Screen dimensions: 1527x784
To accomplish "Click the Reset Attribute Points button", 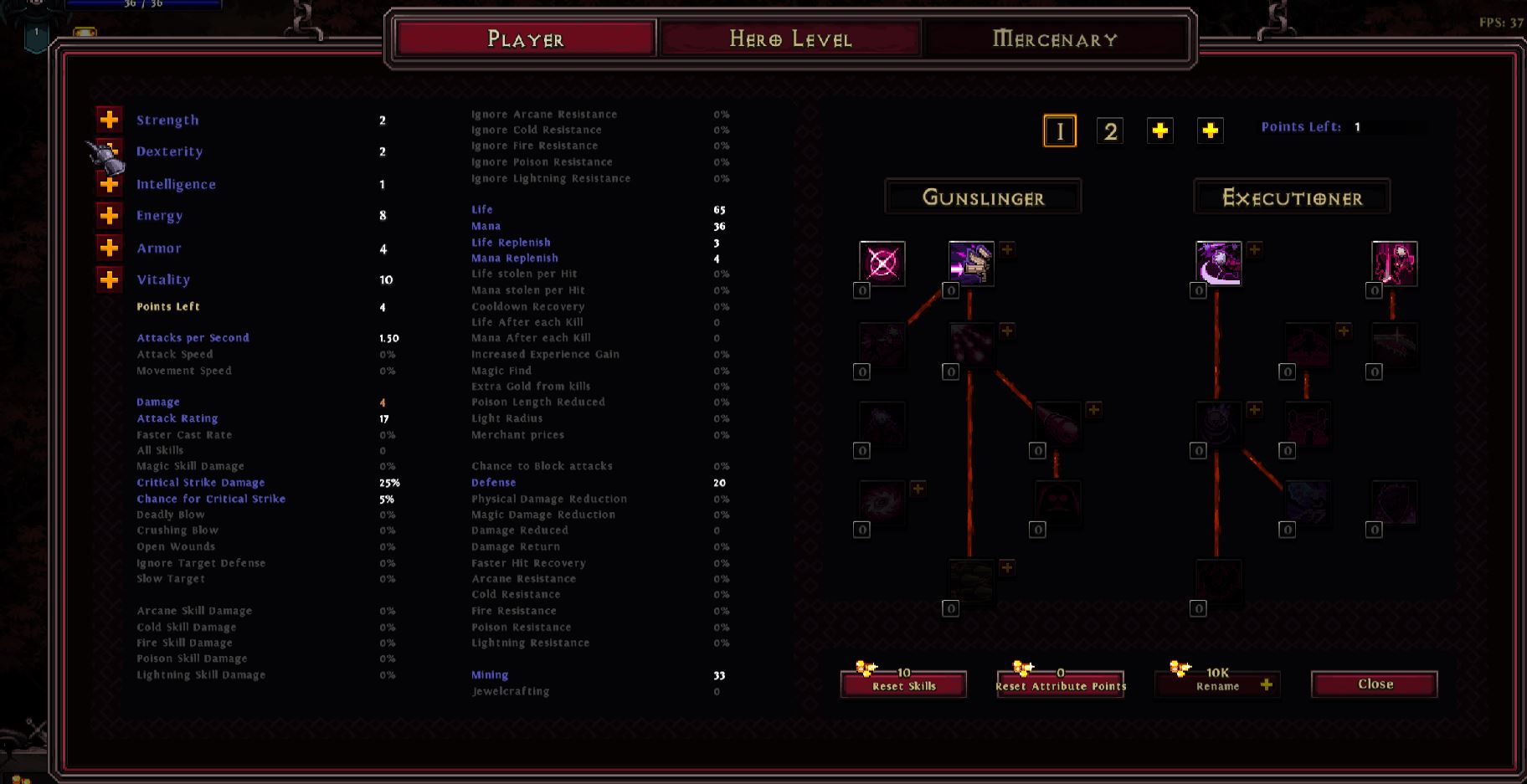I will point(1058,684).
